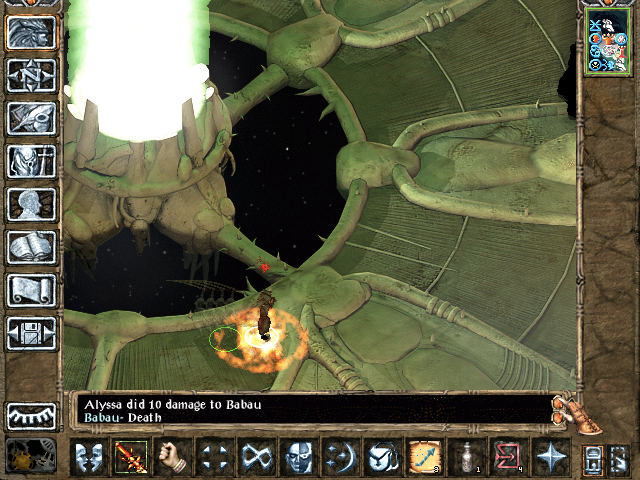Select the flaming sword weapon slot
The height and width of the screenshot is (480, 640).
[130, 457]
